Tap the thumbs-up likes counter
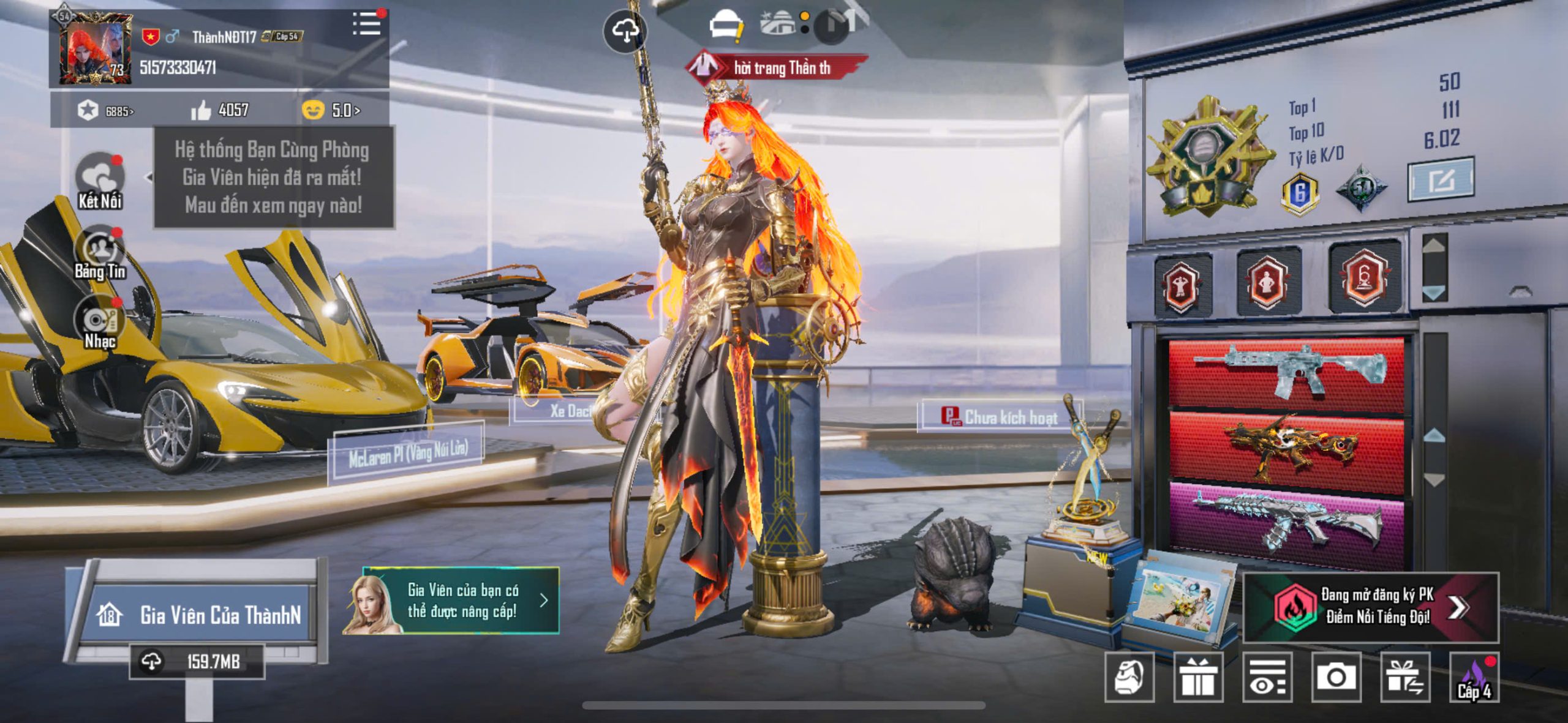The height and width of the screenshot is (723, 1568). 219,110
